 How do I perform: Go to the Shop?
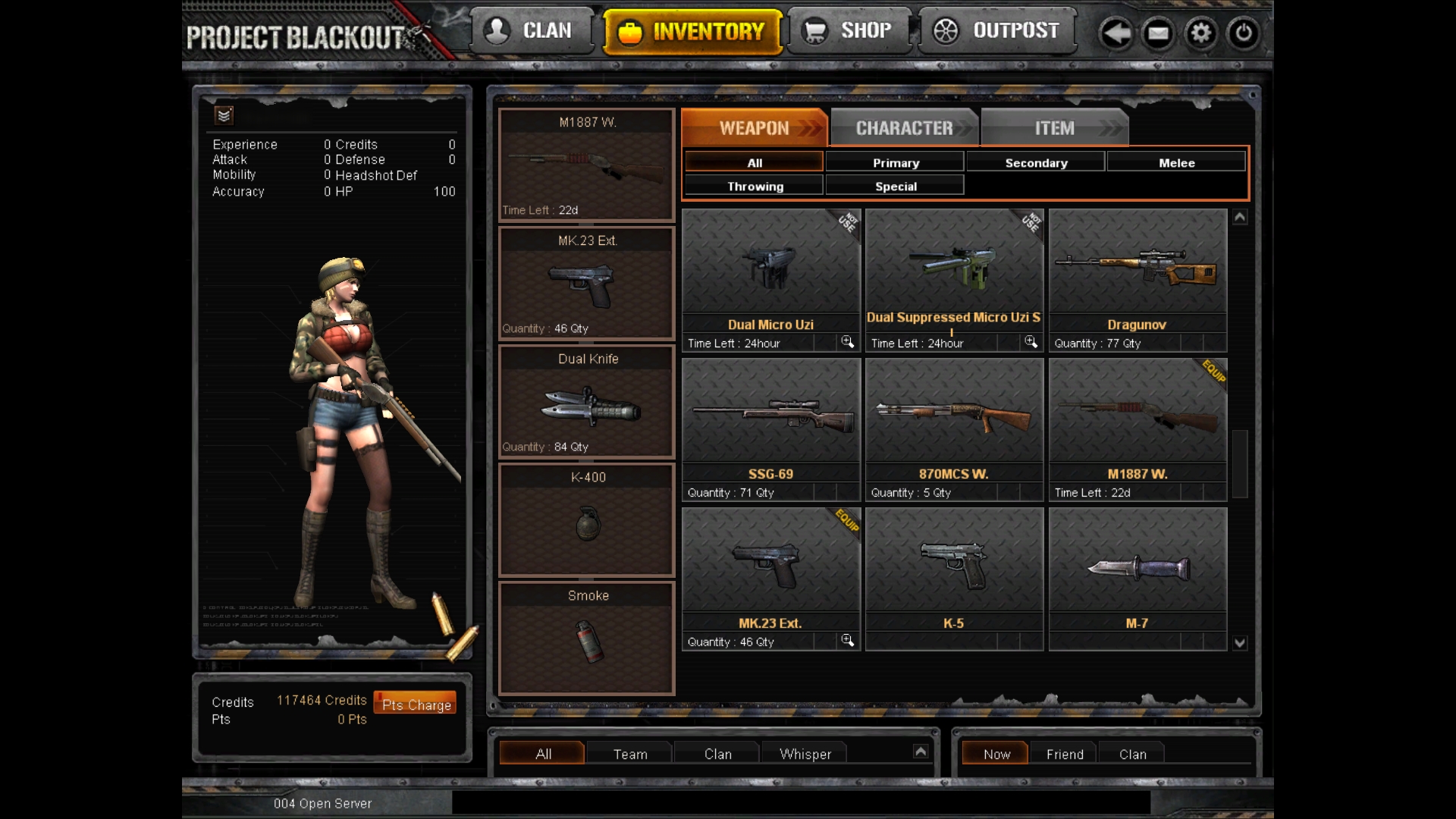849,31
